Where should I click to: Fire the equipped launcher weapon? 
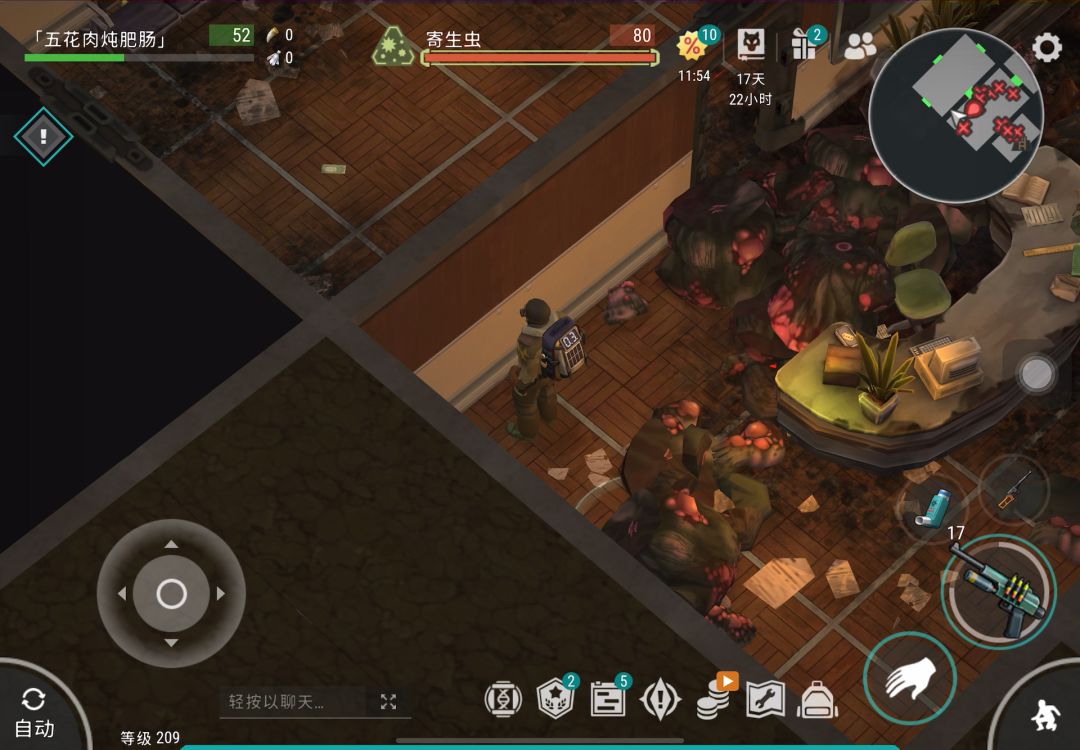tap(998, 592)
